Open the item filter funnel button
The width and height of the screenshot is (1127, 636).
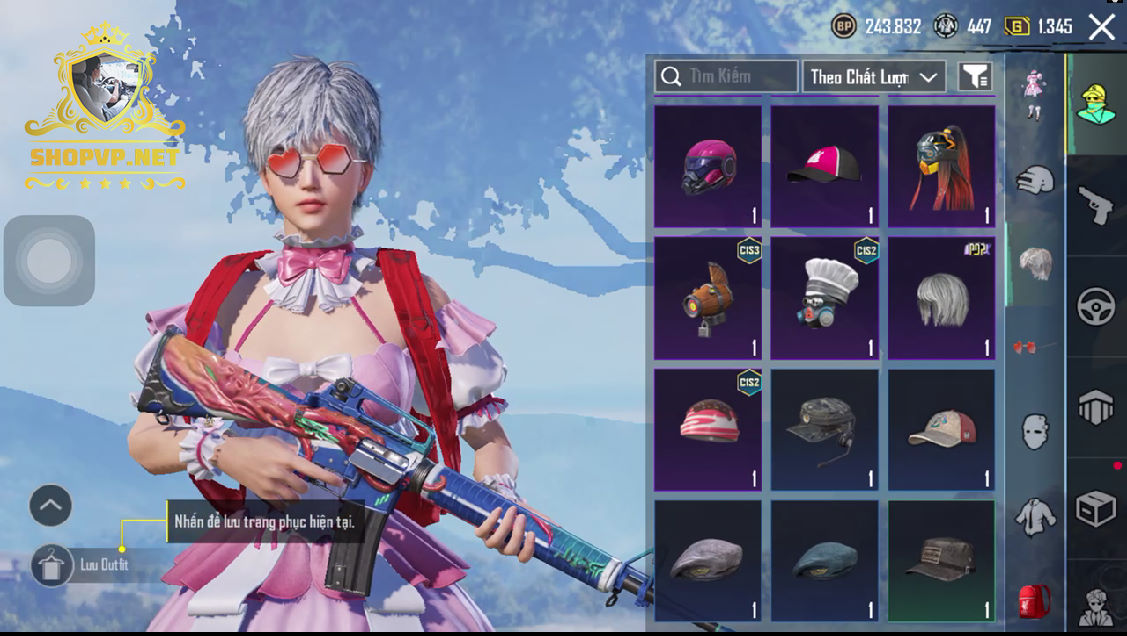click(x=975, y=76)
